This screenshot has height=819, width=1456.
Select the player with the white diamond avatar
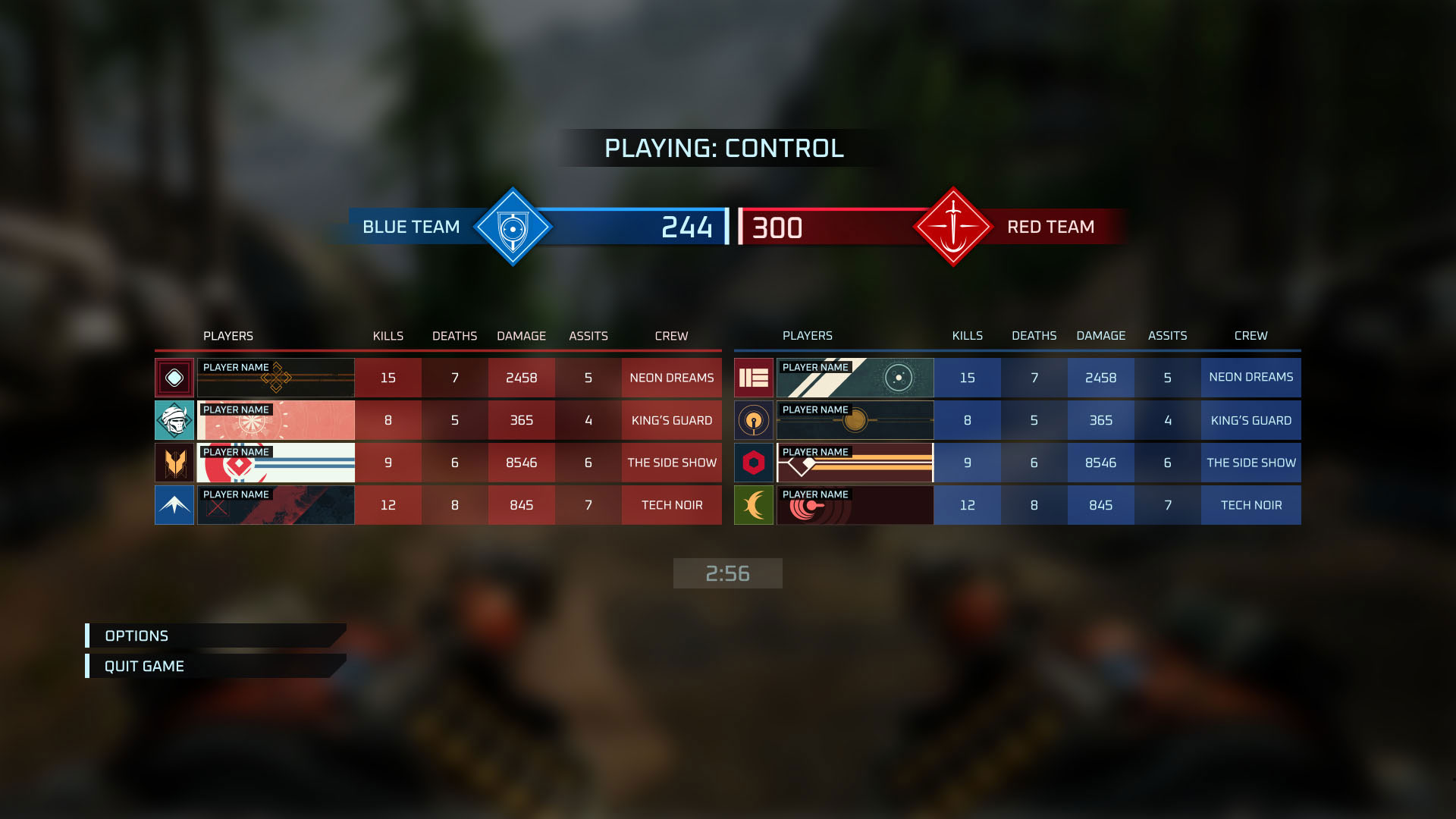click(174, 378)
